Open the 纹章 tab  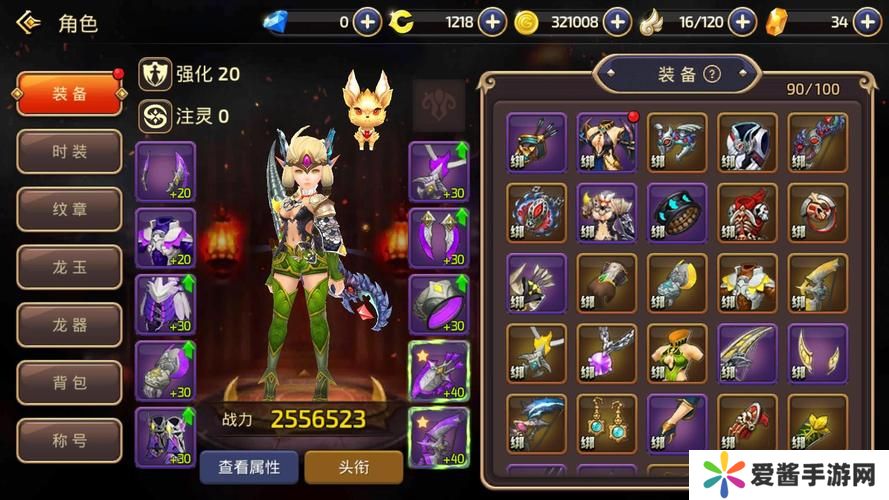click(x=70, y=209)
